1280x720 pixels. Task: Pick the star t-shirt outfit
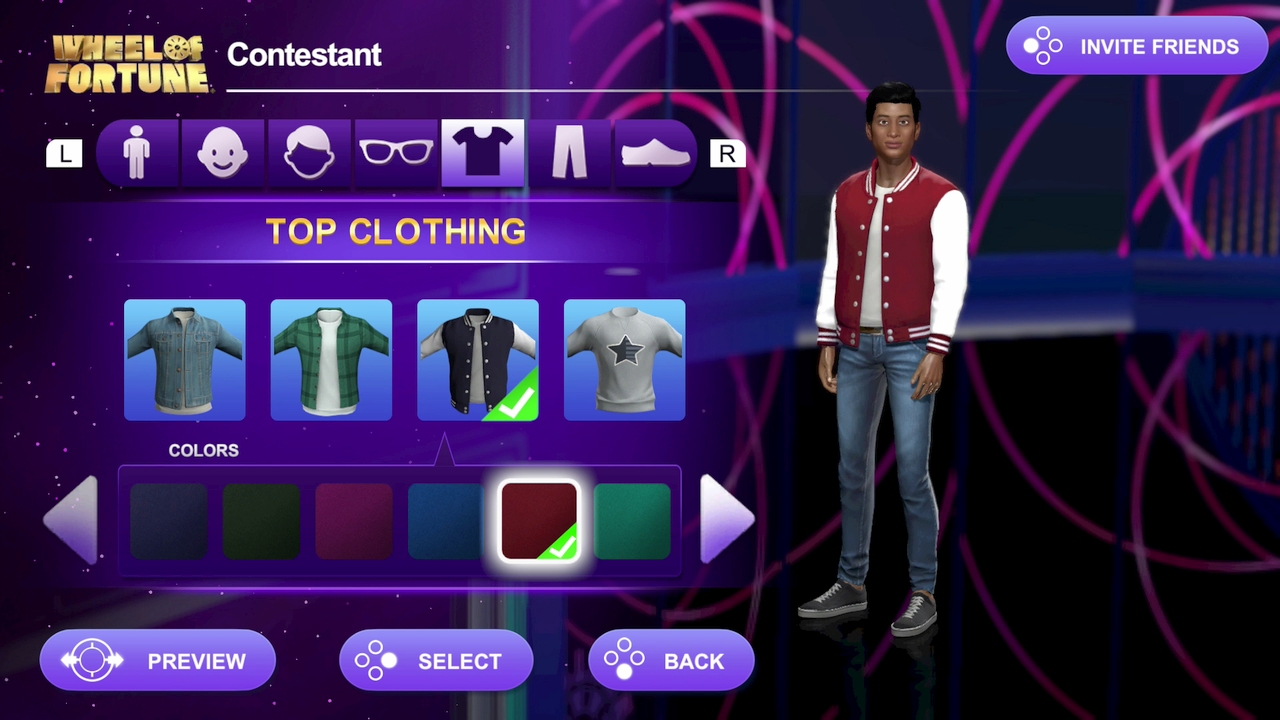coord(624,358)
